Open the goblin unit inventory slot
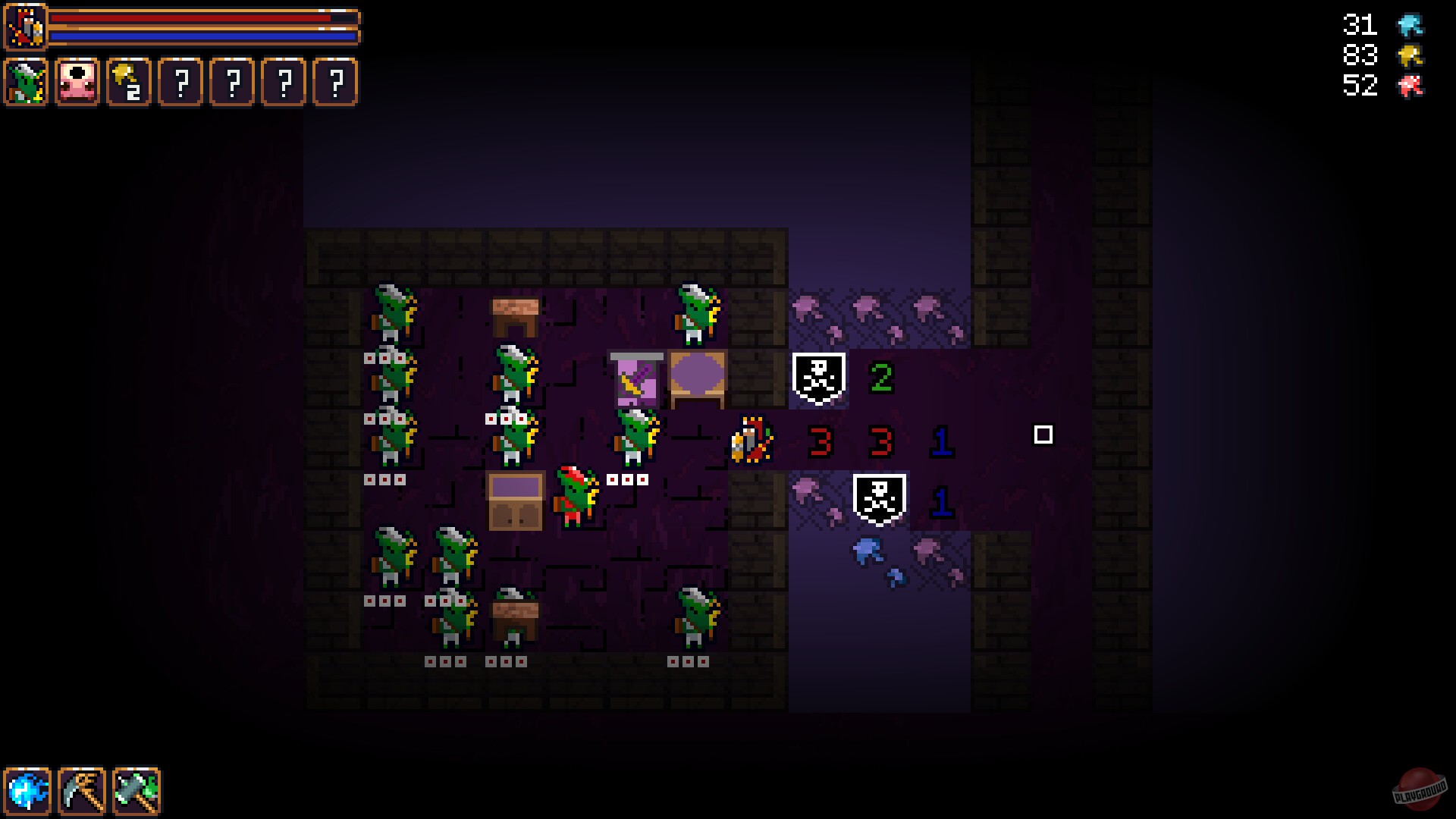 pyautogui.click(x=25, y=81)
